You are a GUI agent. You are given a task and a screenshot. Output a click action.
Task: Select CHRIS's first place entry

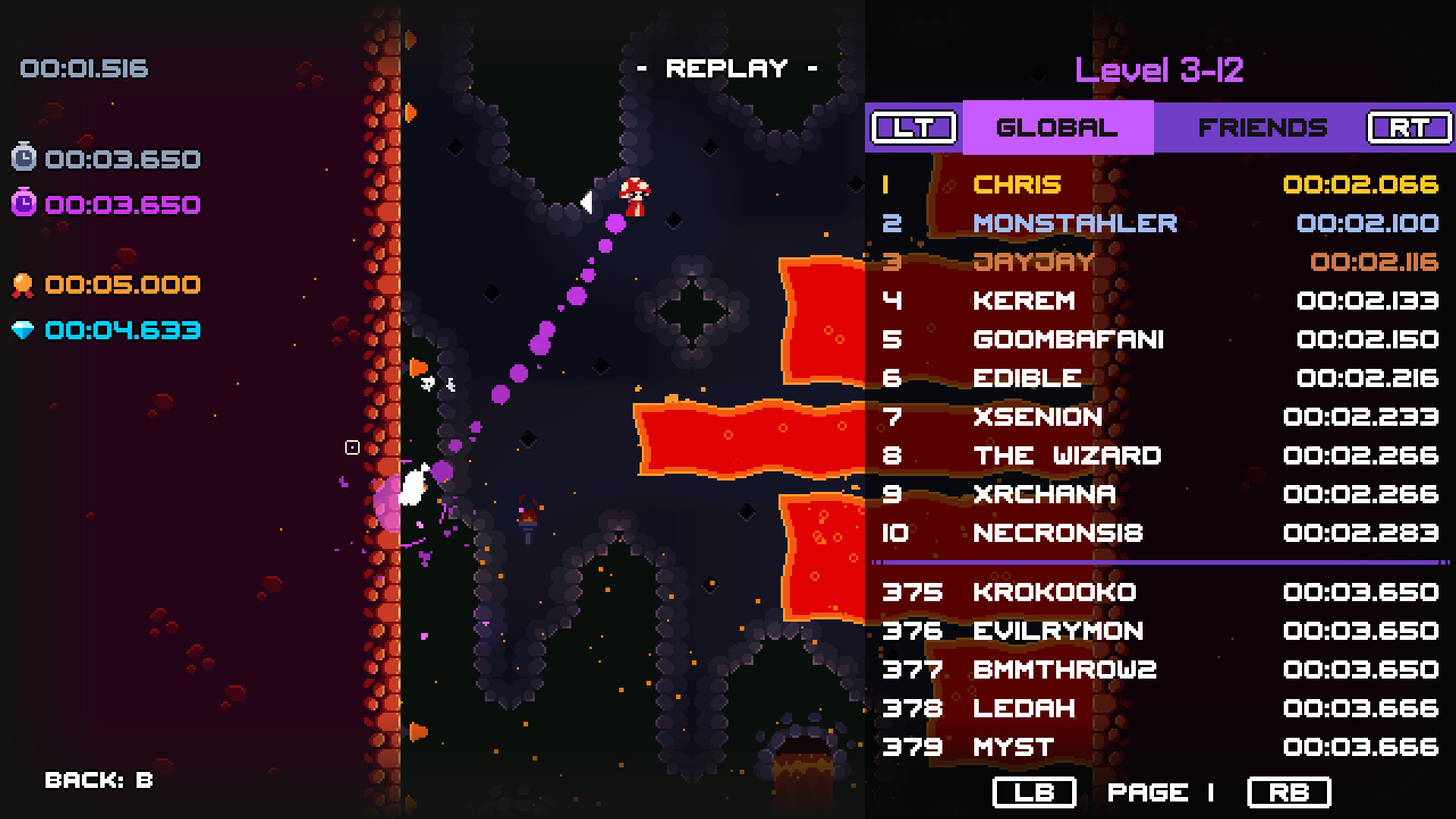point(1018,184)
